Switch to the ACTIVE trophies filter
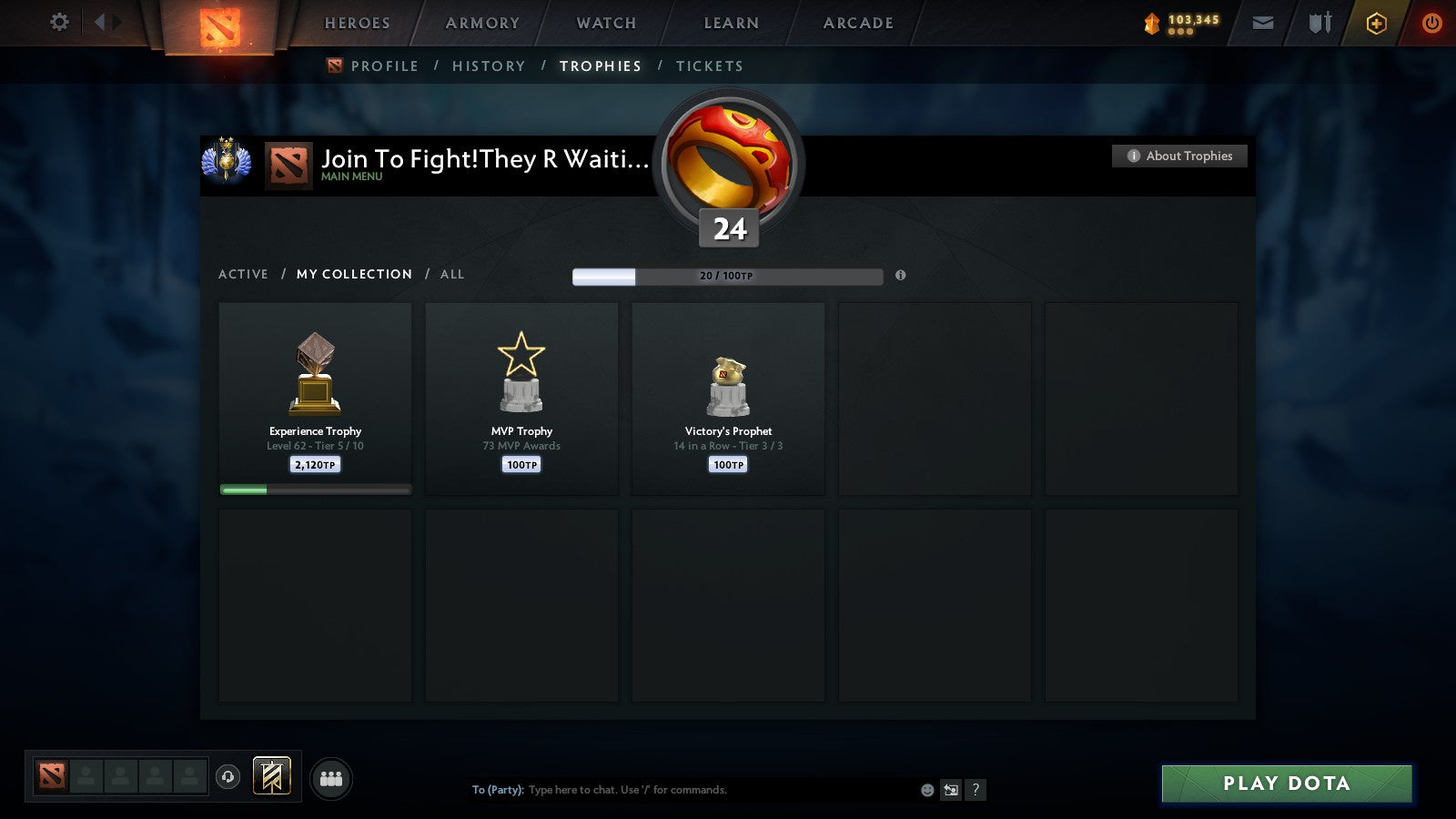The width and height of the screenshot is (1456, 819). 244,274
